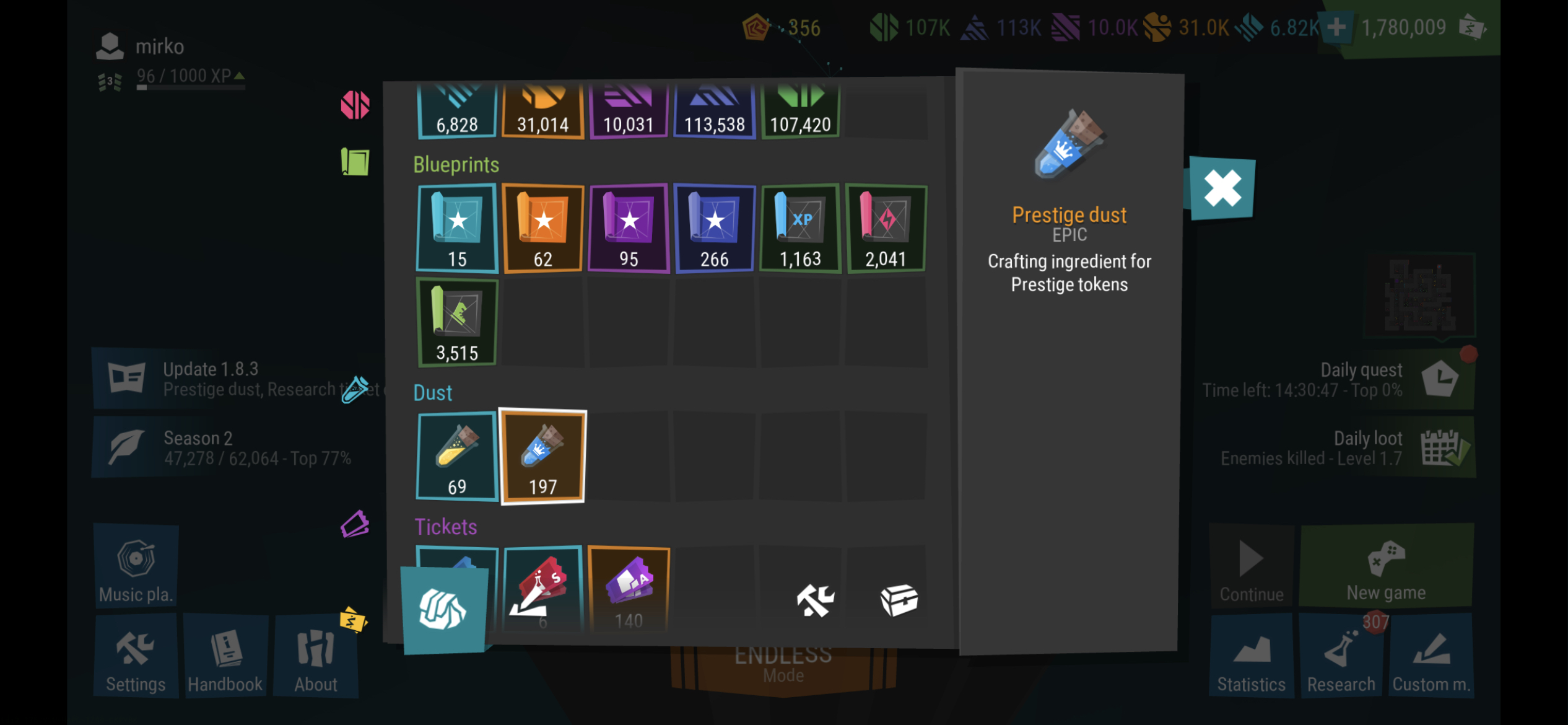Open the crafting tab with hammer icon
The width and height of the screenshot is (1568, 725).
[x=815, y=600]
